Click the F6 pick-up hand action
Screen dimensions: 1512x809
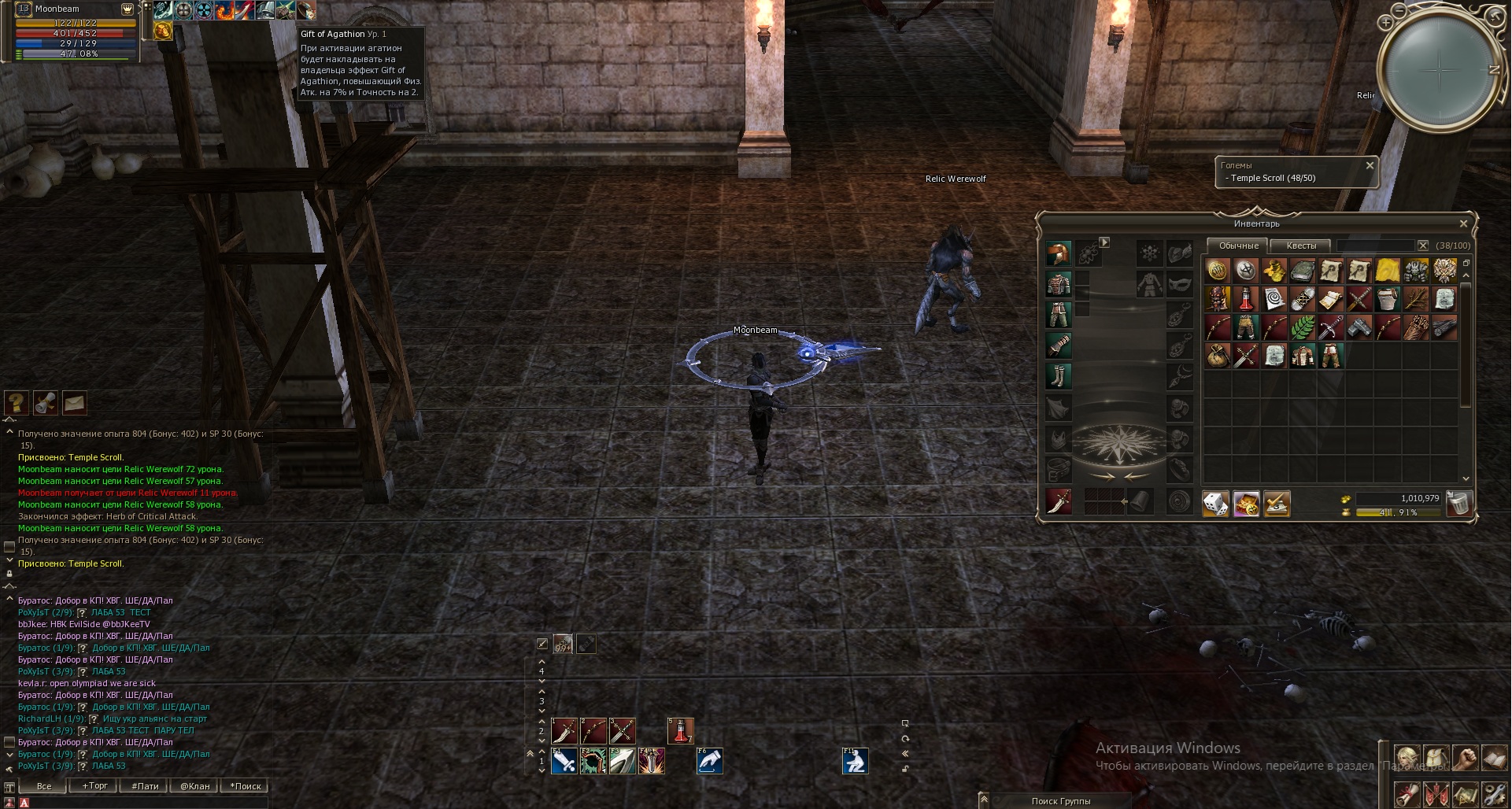pos(709,761)
